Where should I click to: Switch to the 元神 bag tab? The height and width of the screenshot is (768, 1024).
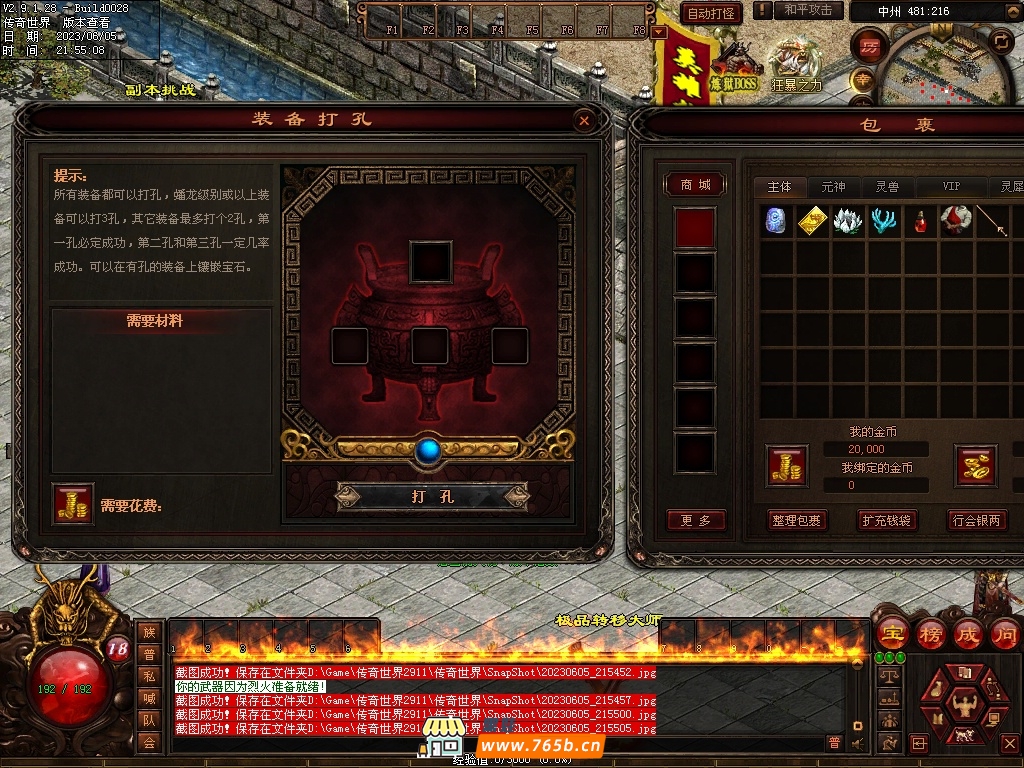point(833,187)
